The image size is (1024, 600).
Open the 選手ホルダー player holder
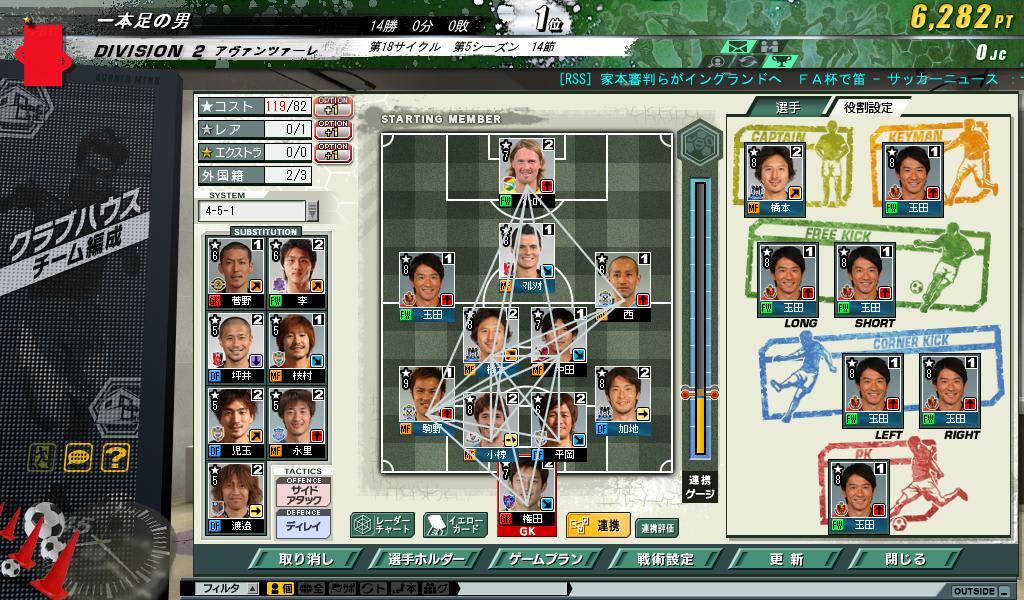pos(424,559)
